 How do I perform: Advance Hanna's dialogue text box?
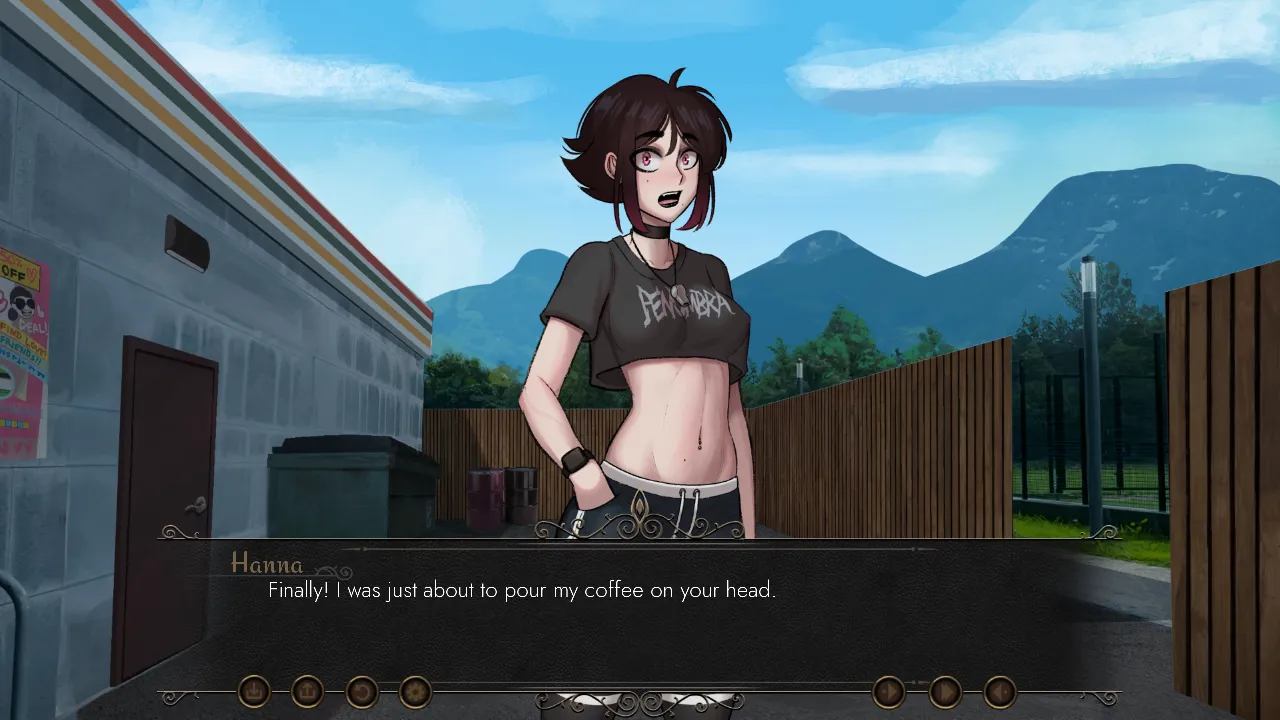click(x=640, y=620)
